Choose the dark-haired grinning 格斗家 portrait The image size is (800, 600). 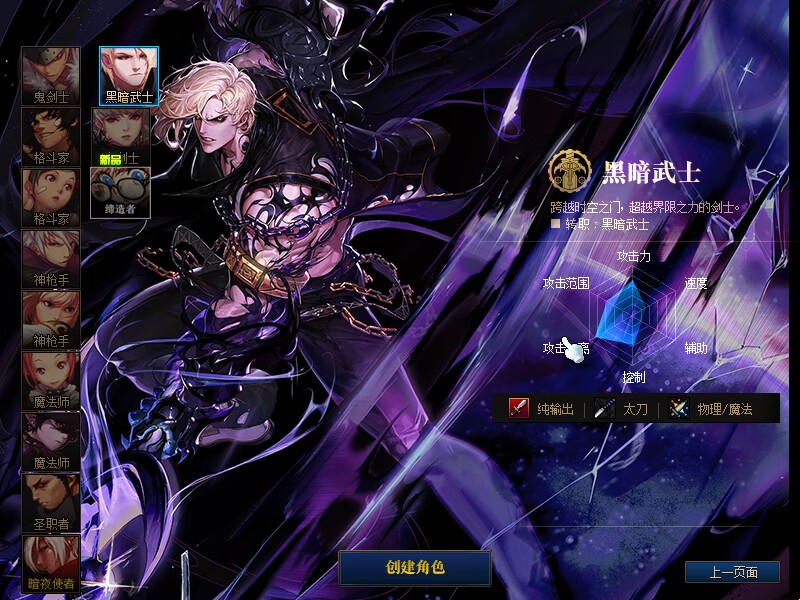(51, 138)
